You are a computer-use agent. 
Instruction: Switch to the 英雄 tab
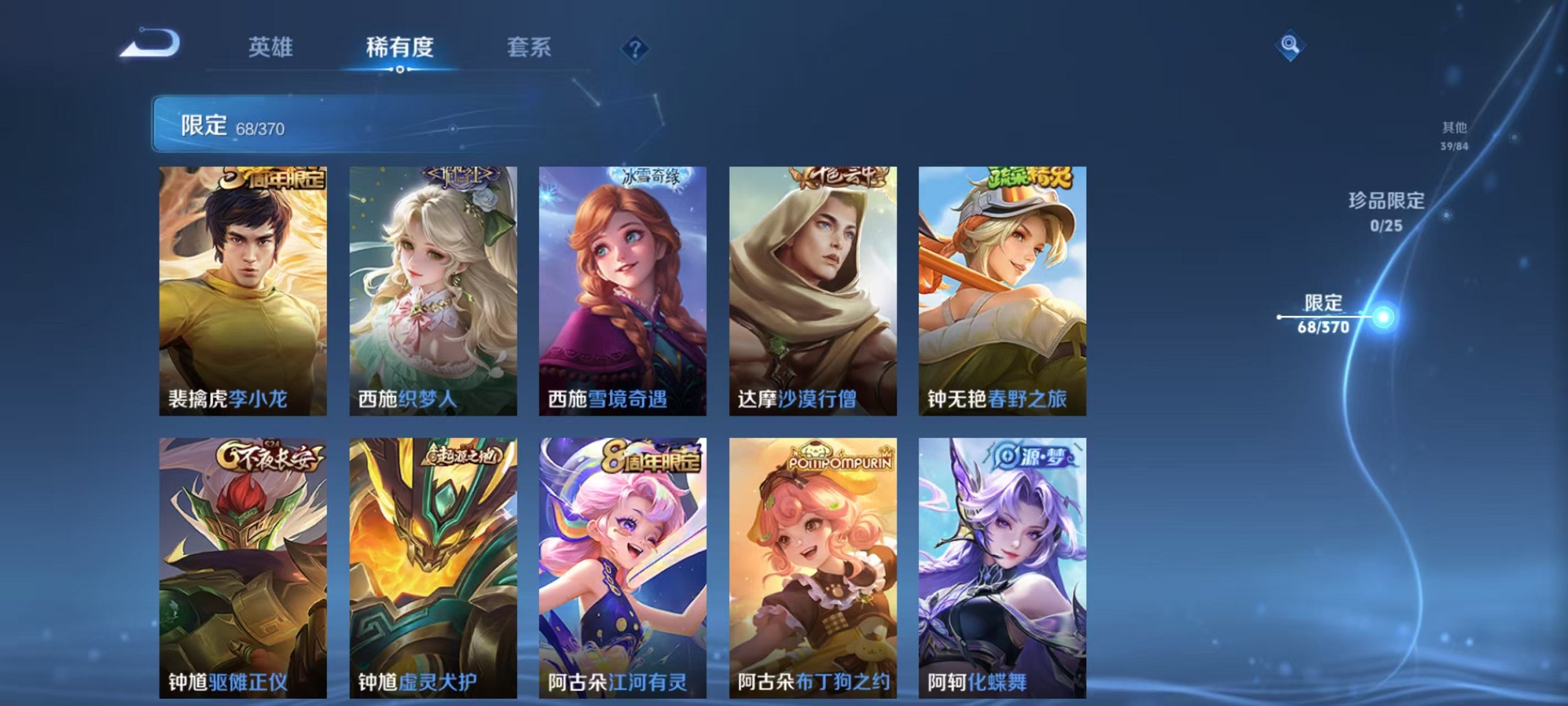[x=272, y=47]
